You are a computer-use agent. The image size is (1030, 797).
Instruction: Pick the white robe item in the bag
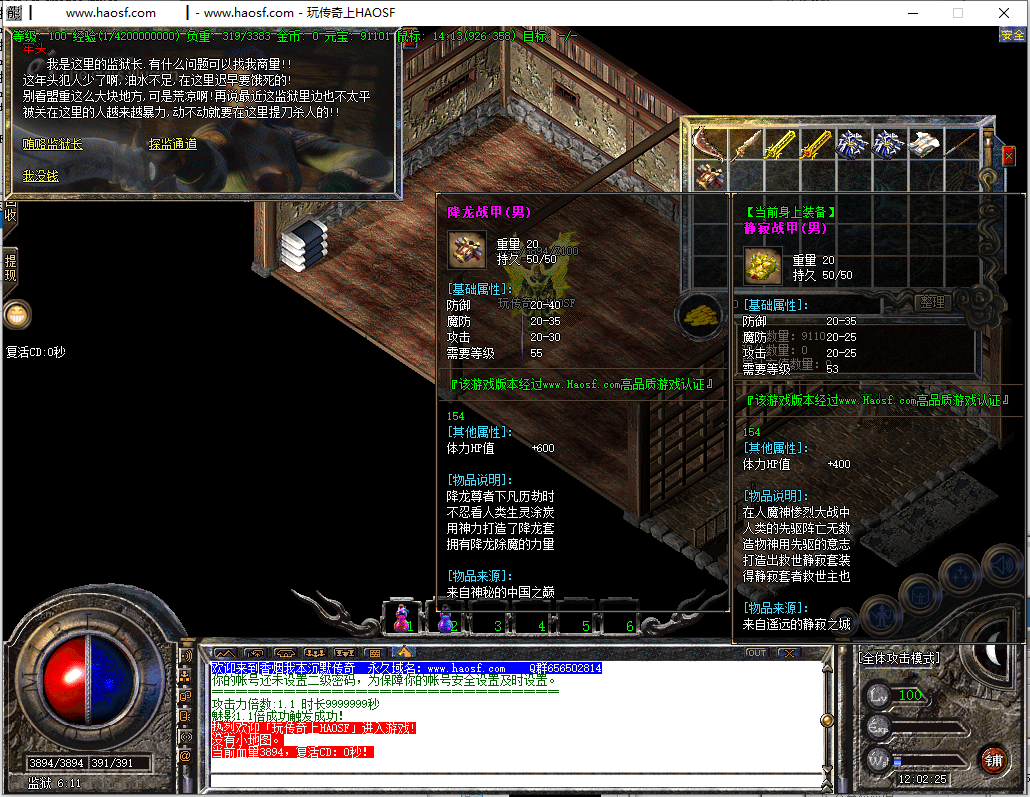click(x=922, y=144)
